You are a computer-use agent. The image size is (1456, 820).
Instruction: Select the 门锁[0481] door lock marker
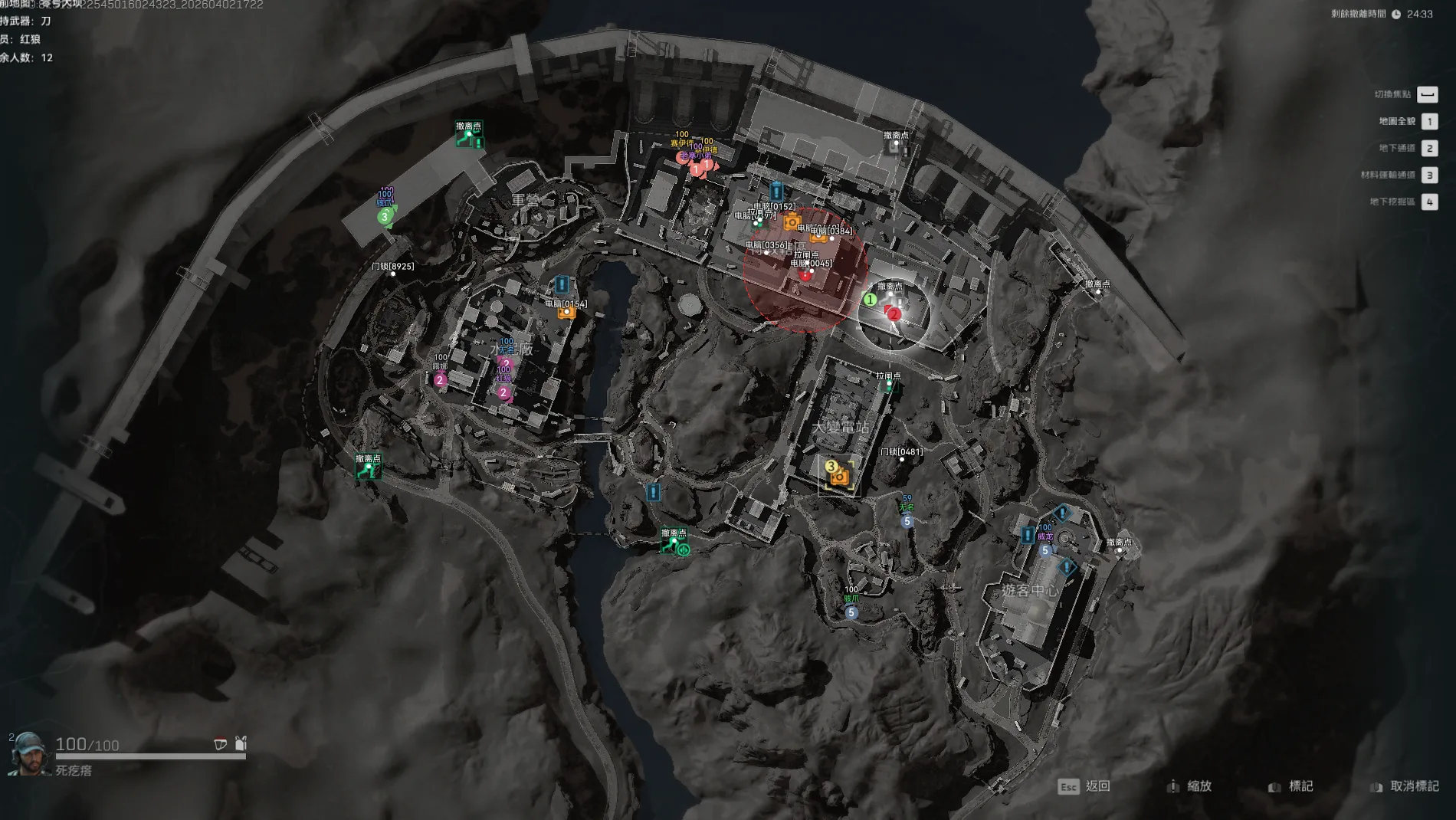pos(902,459)
